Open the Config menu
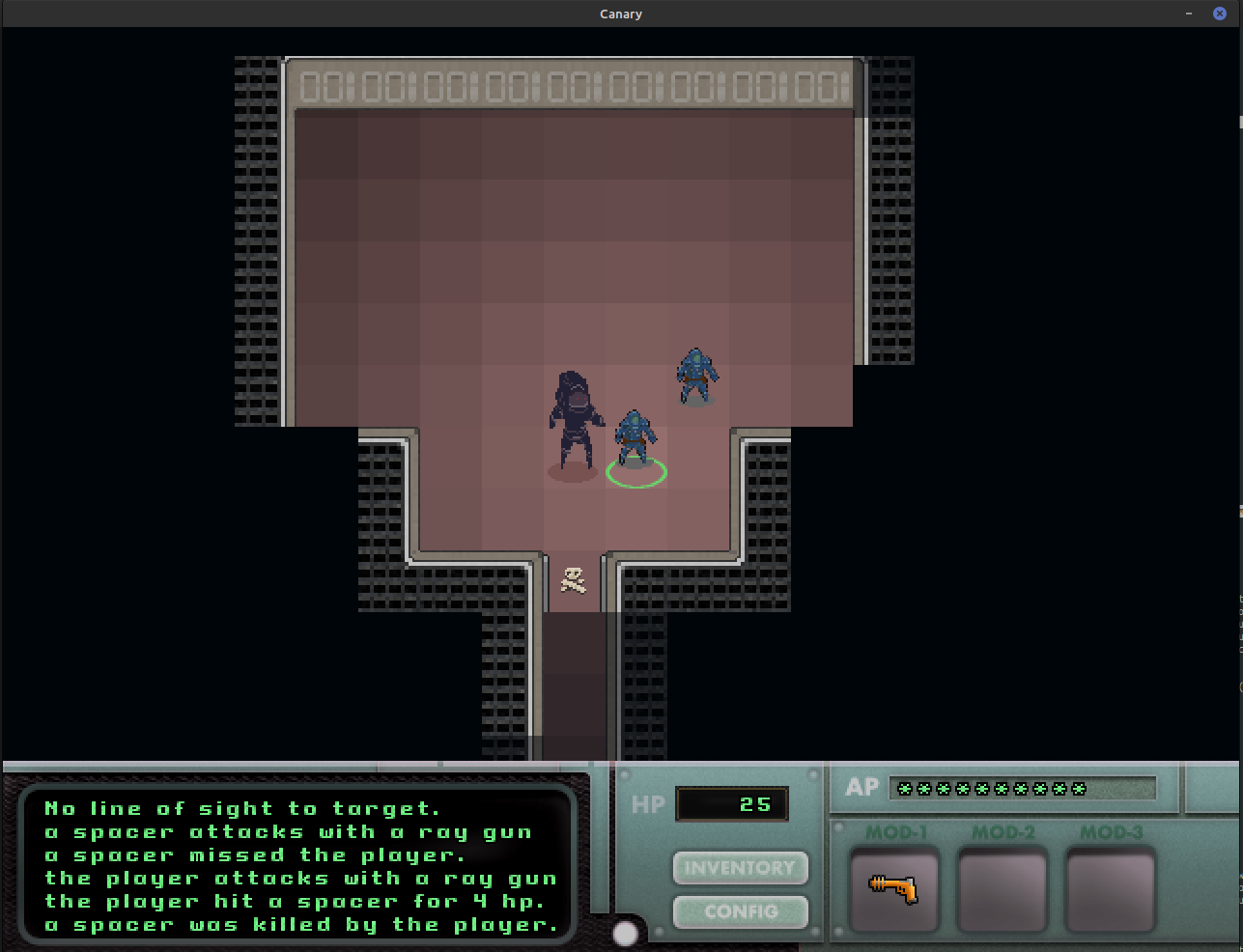This screenshot has width=1243, height=952. pos(740,911)
